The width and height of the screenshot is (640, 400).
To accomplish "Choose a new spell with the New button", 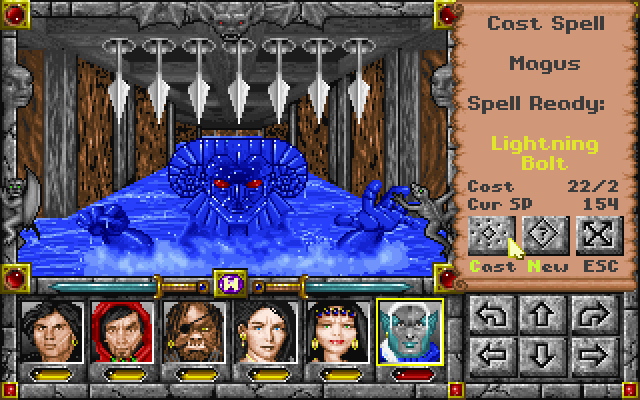I will [x=545, y=235].
